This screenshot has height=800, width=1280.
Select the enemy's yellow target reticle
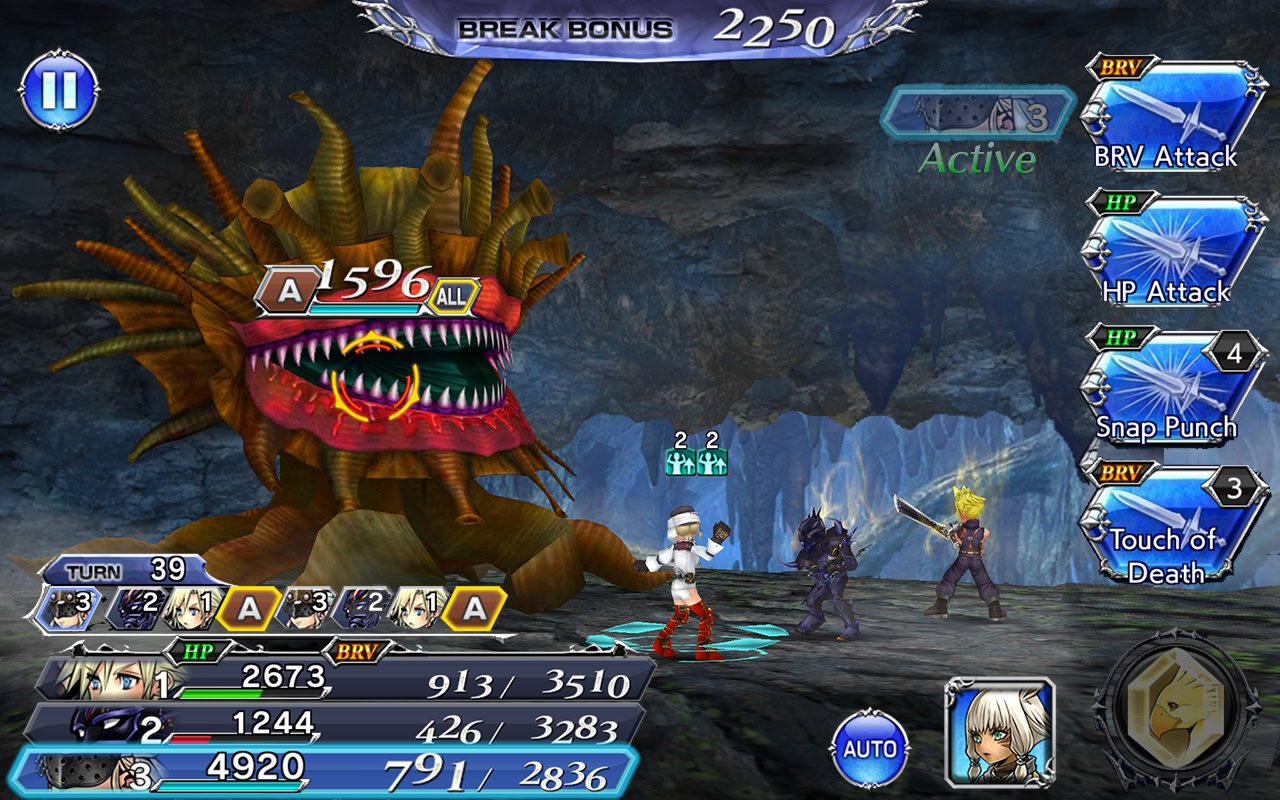375,376
